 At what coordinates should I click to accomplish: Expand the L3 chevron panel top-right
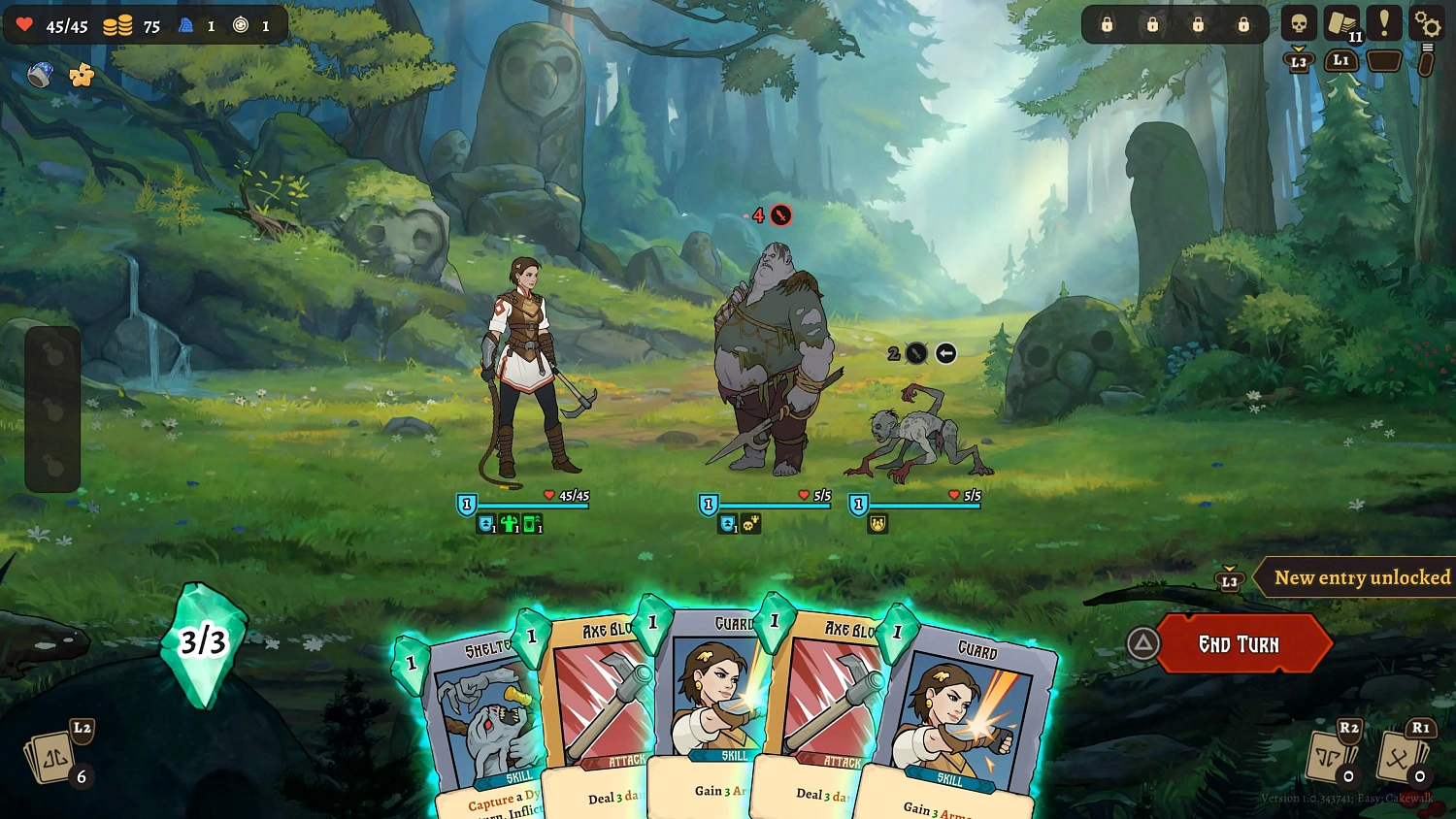click(1301, 60)
